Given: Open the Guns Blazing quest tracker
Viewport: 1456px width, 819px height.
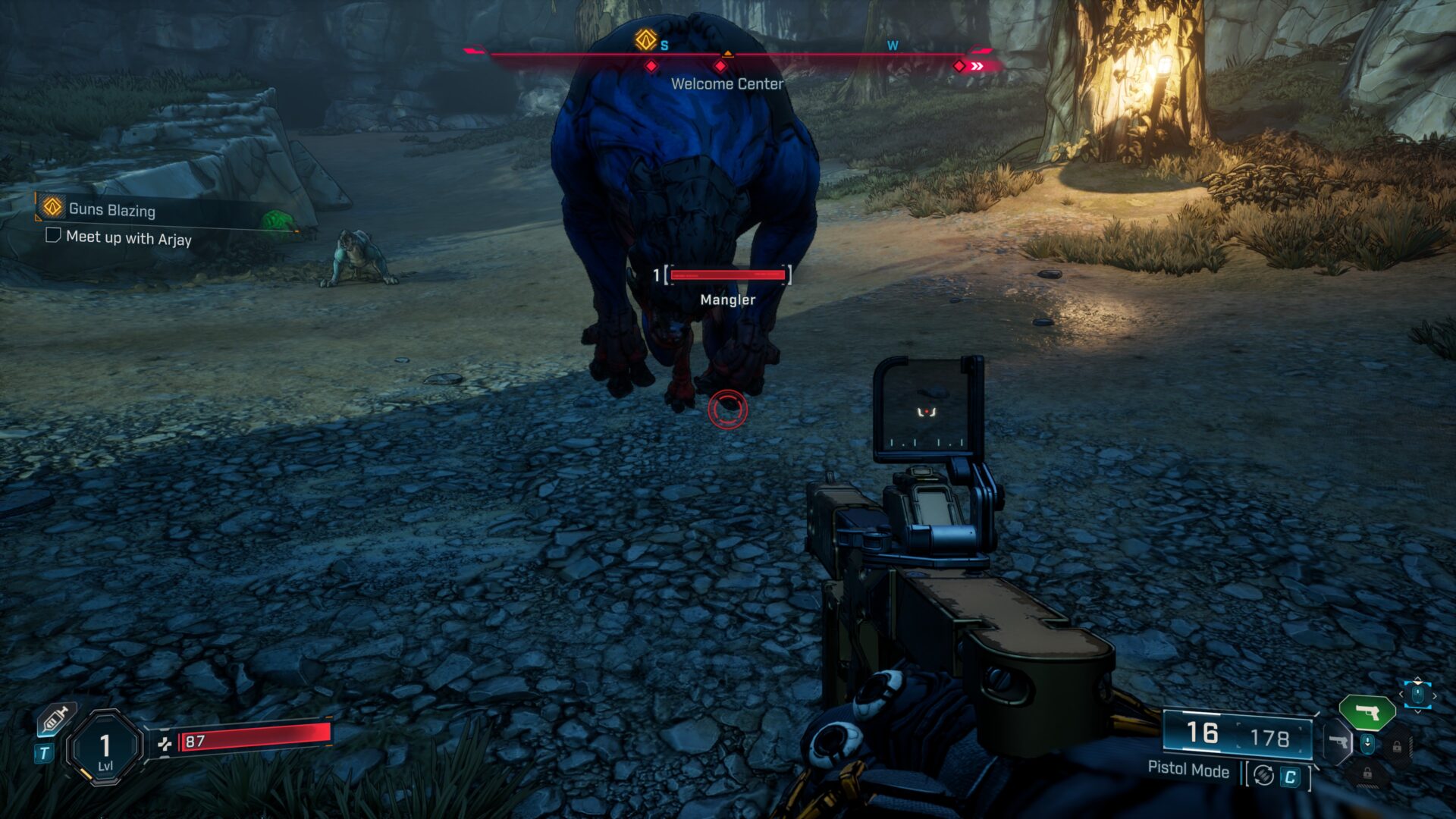Looking at the screenshot, I should point(111,209).
